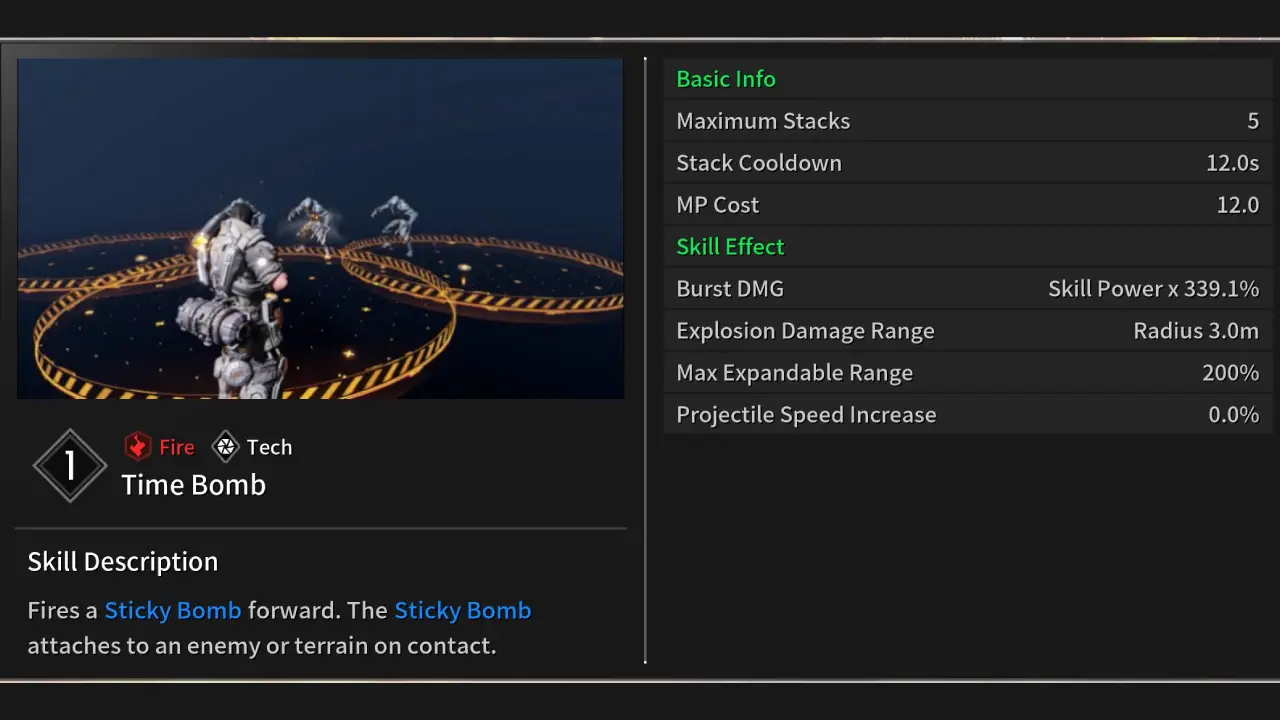Click the Burst DMG Skill Power value
This screenshot has width=1280, height=720.
(1153, 288)
